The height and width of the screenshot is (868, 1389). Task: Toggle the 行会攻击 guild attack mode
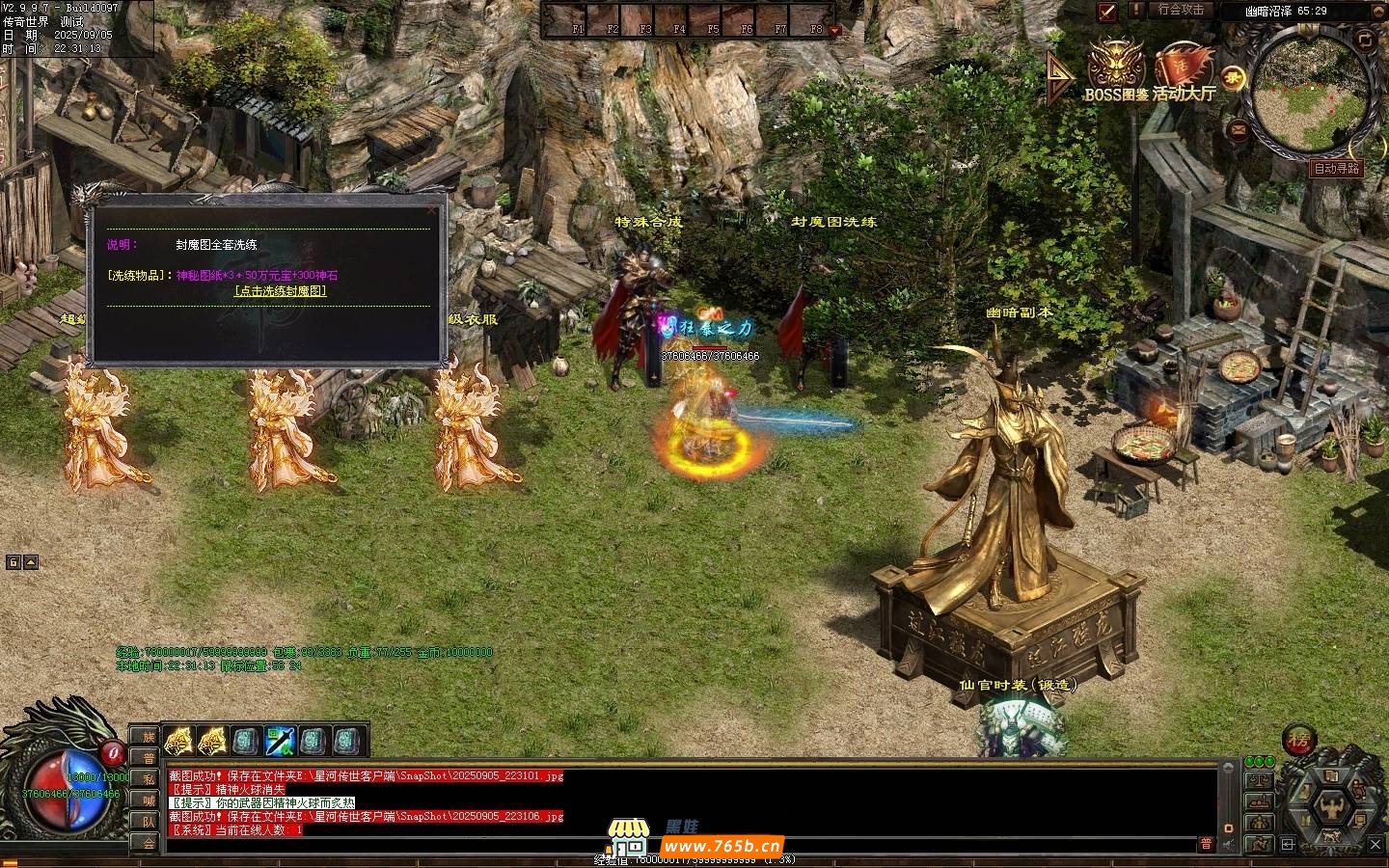[x=1181, y=10]
